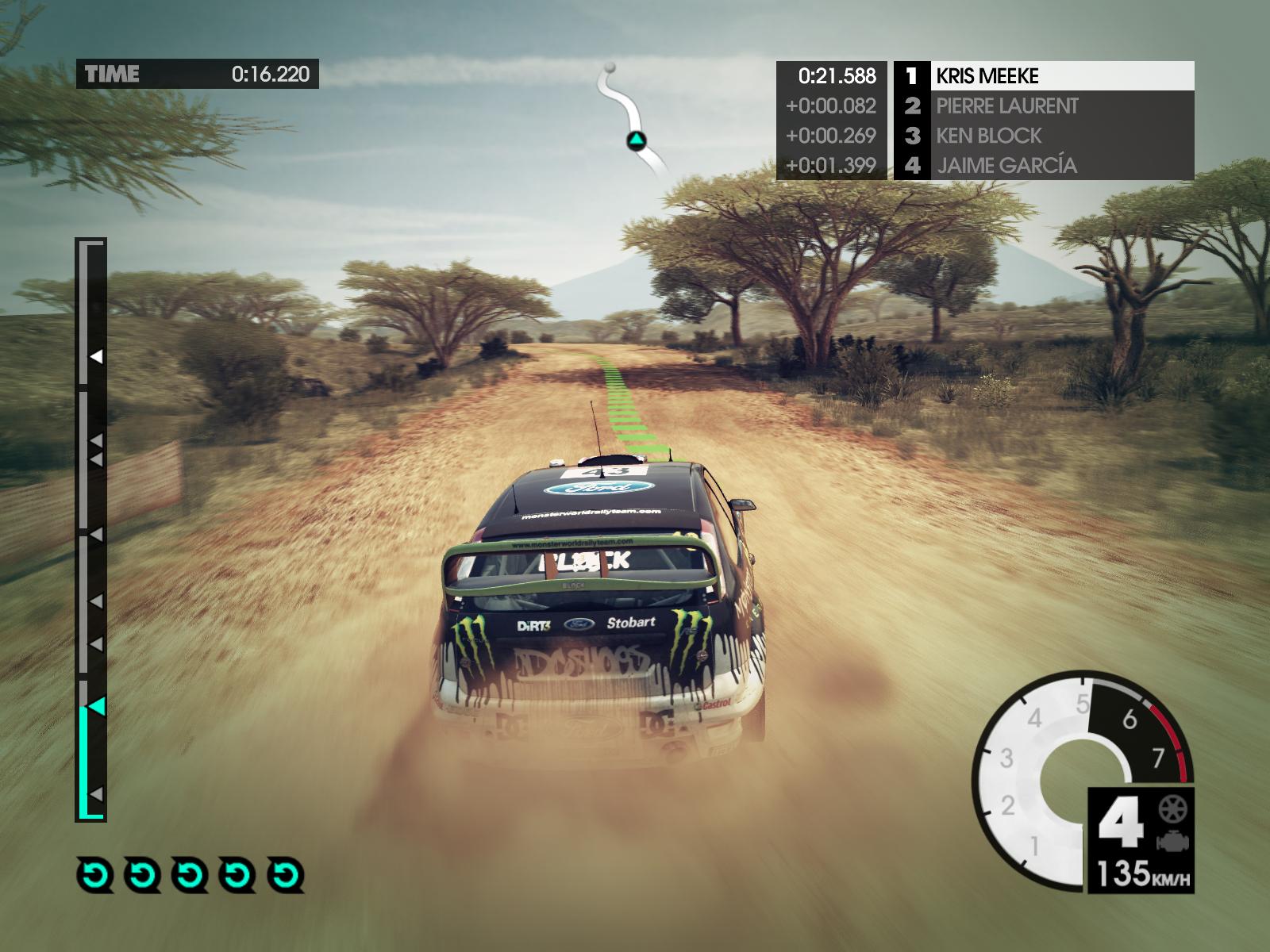This screenshot has width=1270, height=952.
Task: Select the player position marker on route map
Action: [x=637, y=142]
